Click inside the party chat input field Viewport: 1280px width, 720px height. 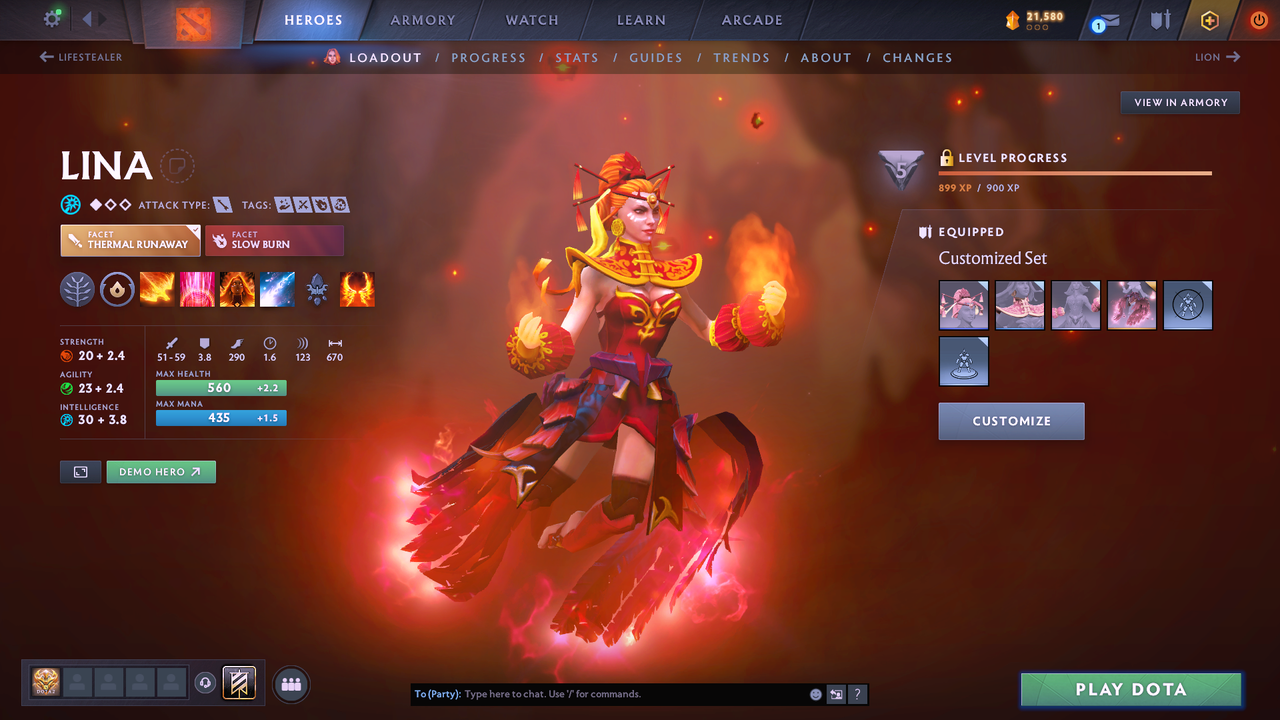click(620, 694)
